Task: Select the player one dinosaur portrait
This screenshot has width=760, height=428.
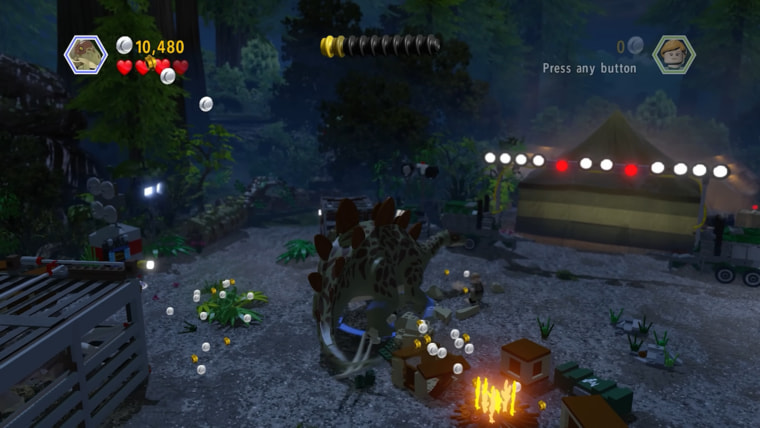Action: pos(86,54)
